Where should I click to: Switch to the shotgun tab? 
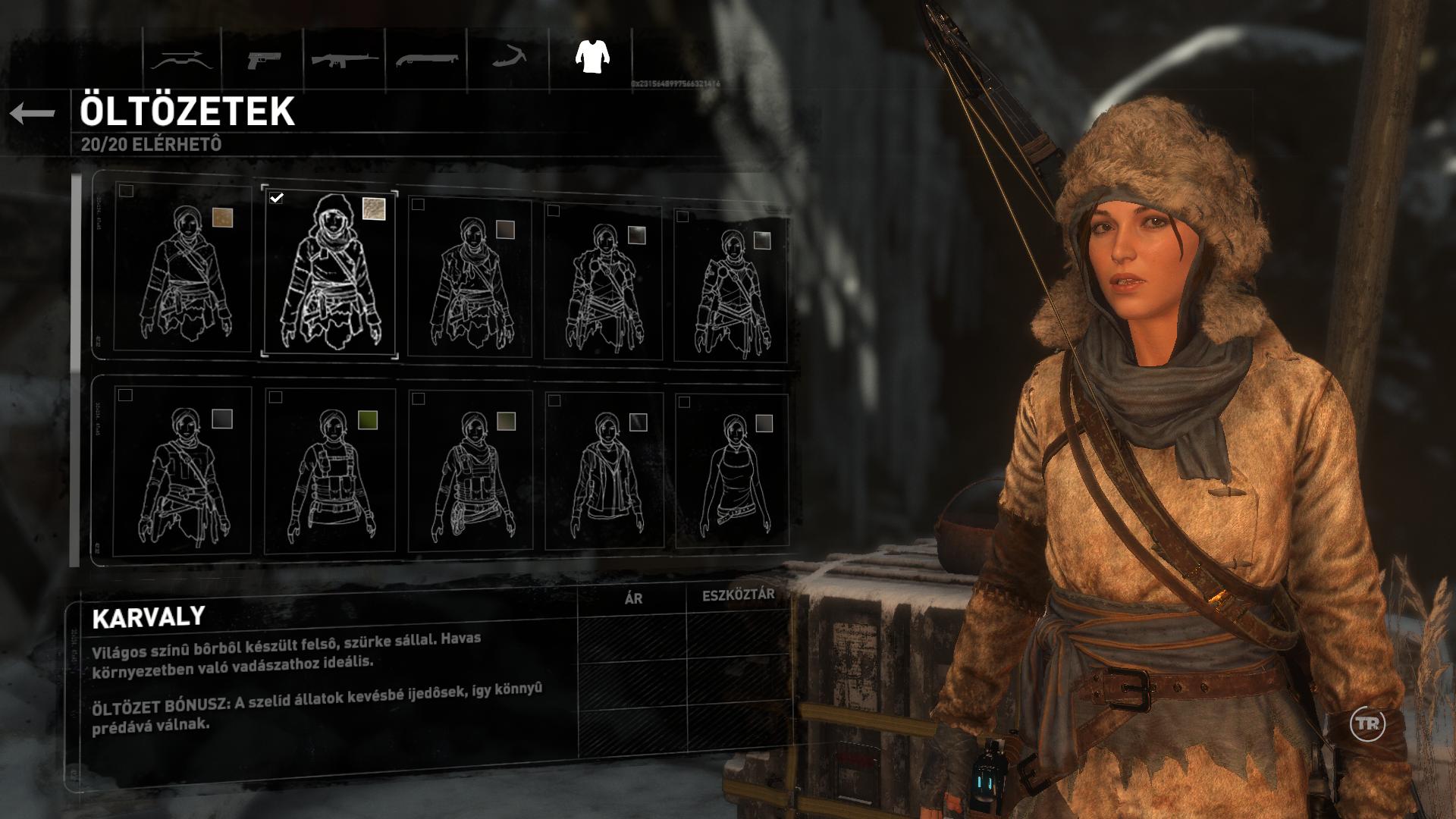(x=426, y=61)
